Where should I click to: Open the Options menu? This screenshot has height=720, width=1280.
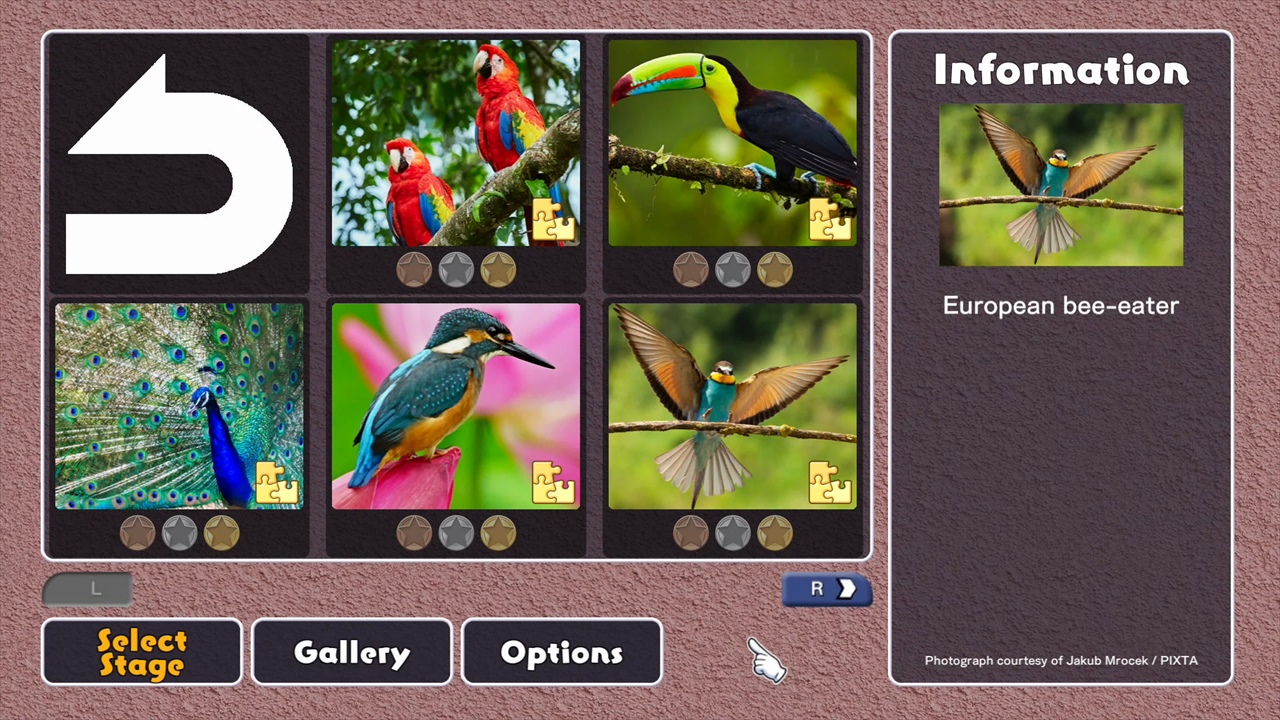561,652
